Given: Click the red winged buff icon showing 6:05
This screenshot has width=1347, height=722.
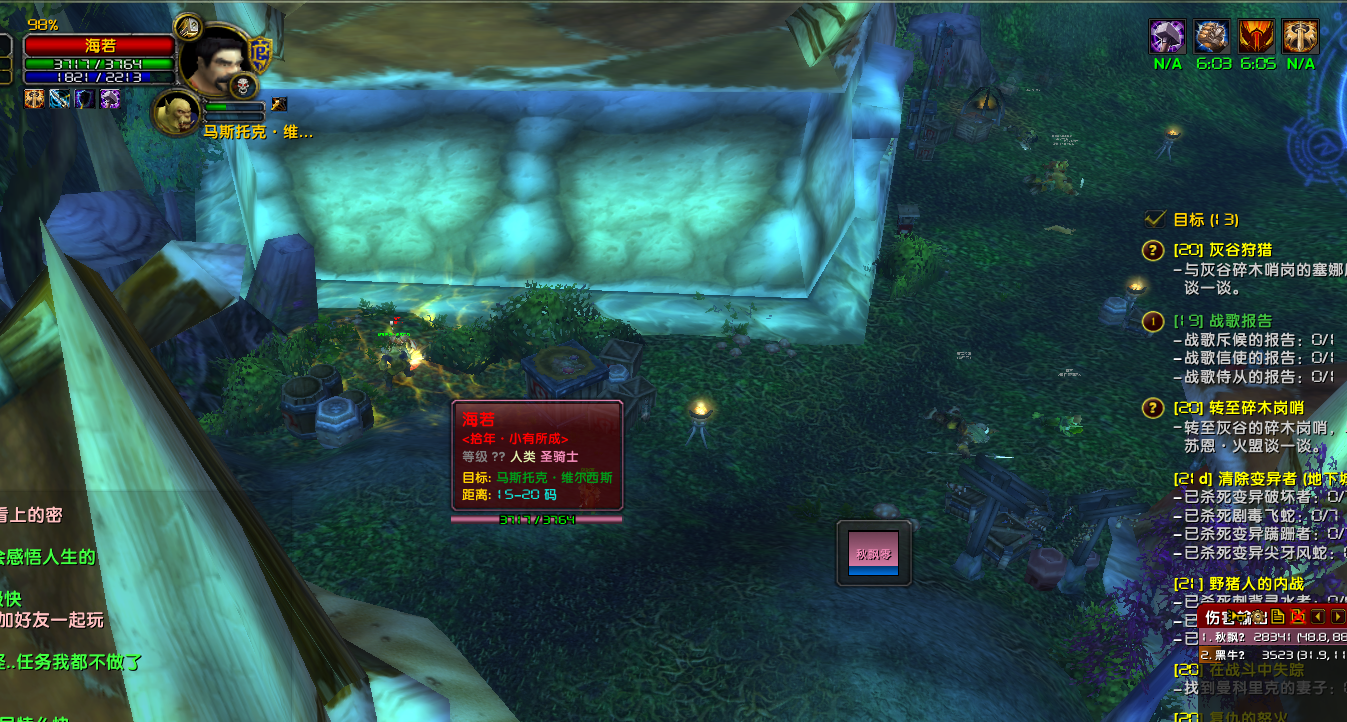Looking at the screenshot, I should coord(1257,37).
